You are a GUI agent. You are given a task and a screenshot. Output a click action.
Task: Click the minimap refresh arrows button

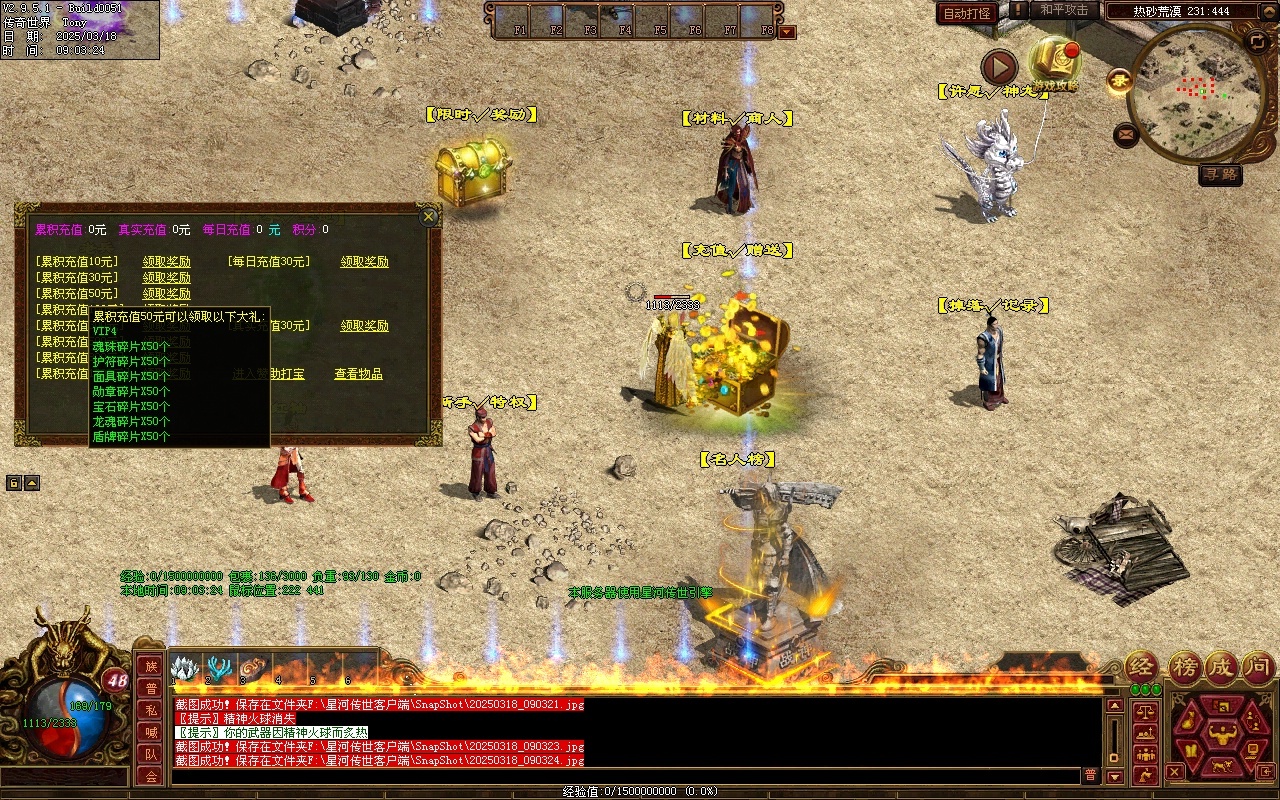point(1258,41)
